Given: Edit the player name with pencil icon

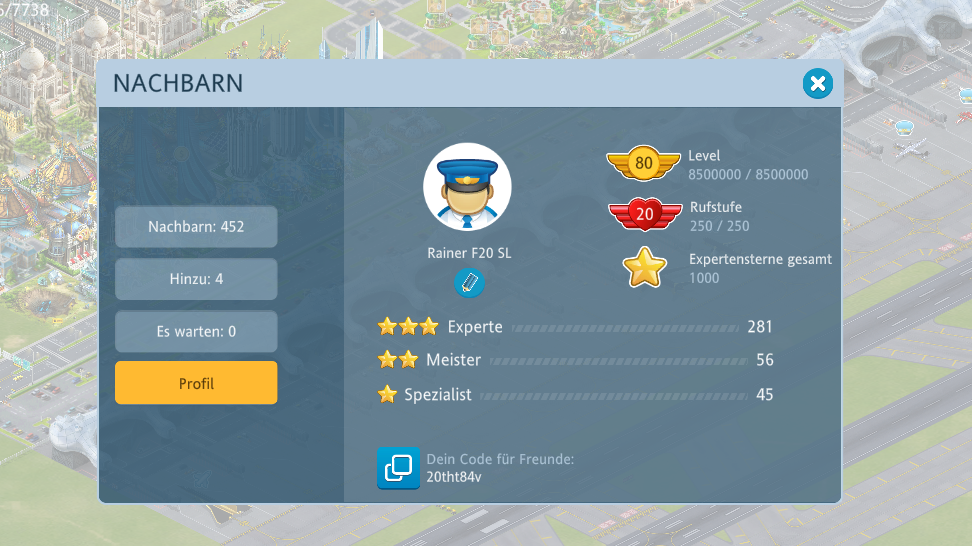Looking at the screenshot, I should 468,283.
